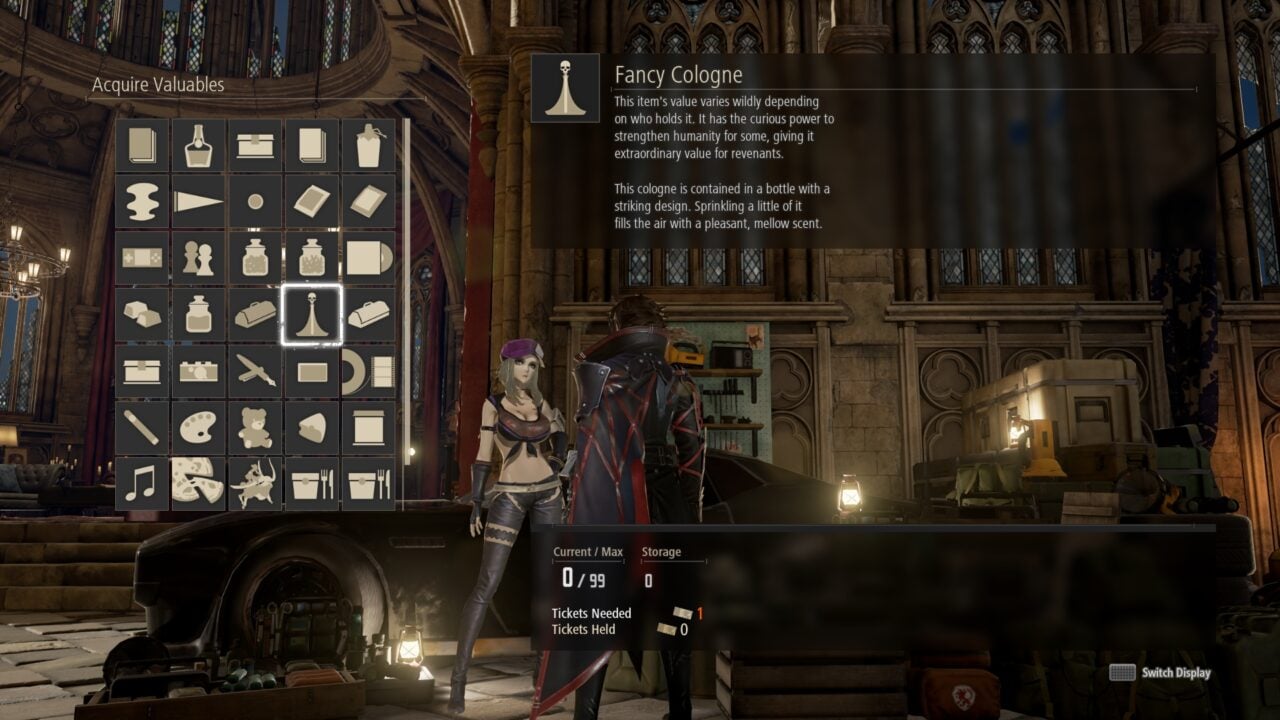Click the music note valuable icon
The width and height of the screenshot is (1280, 720).
point(142,481)
